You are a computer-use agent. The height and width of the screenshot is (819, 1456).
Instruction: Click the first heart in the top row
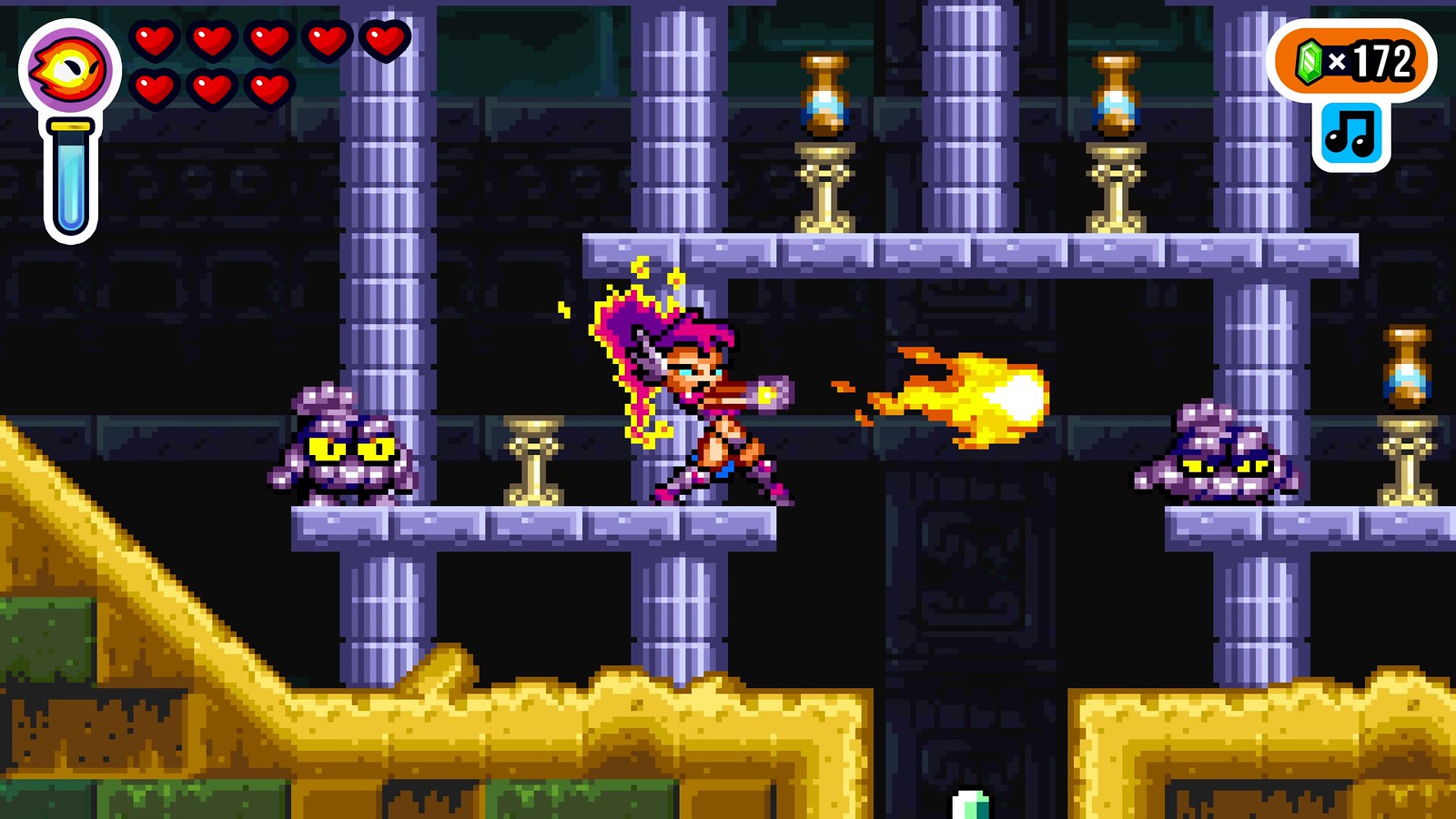155,41
